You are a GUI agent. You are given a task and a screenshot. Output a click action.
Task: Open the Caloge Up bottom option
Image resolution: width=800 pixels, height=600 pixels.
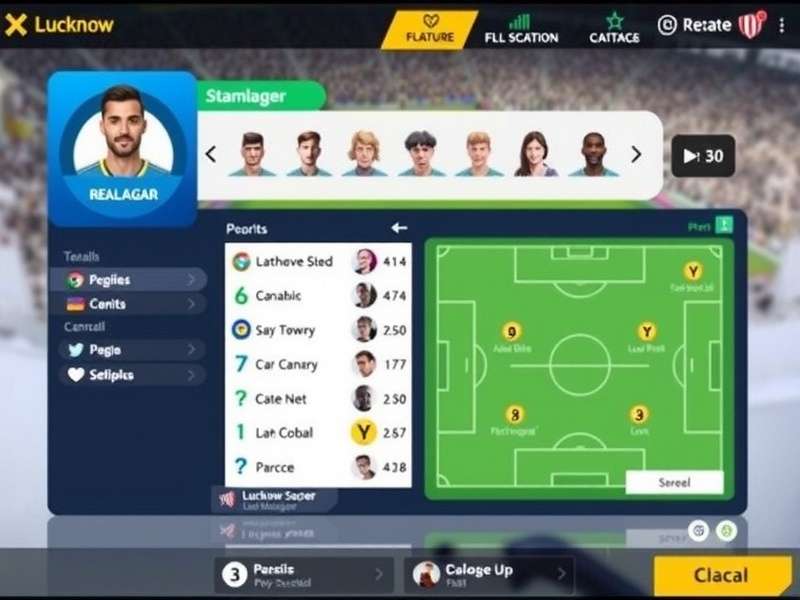[488, 574]
